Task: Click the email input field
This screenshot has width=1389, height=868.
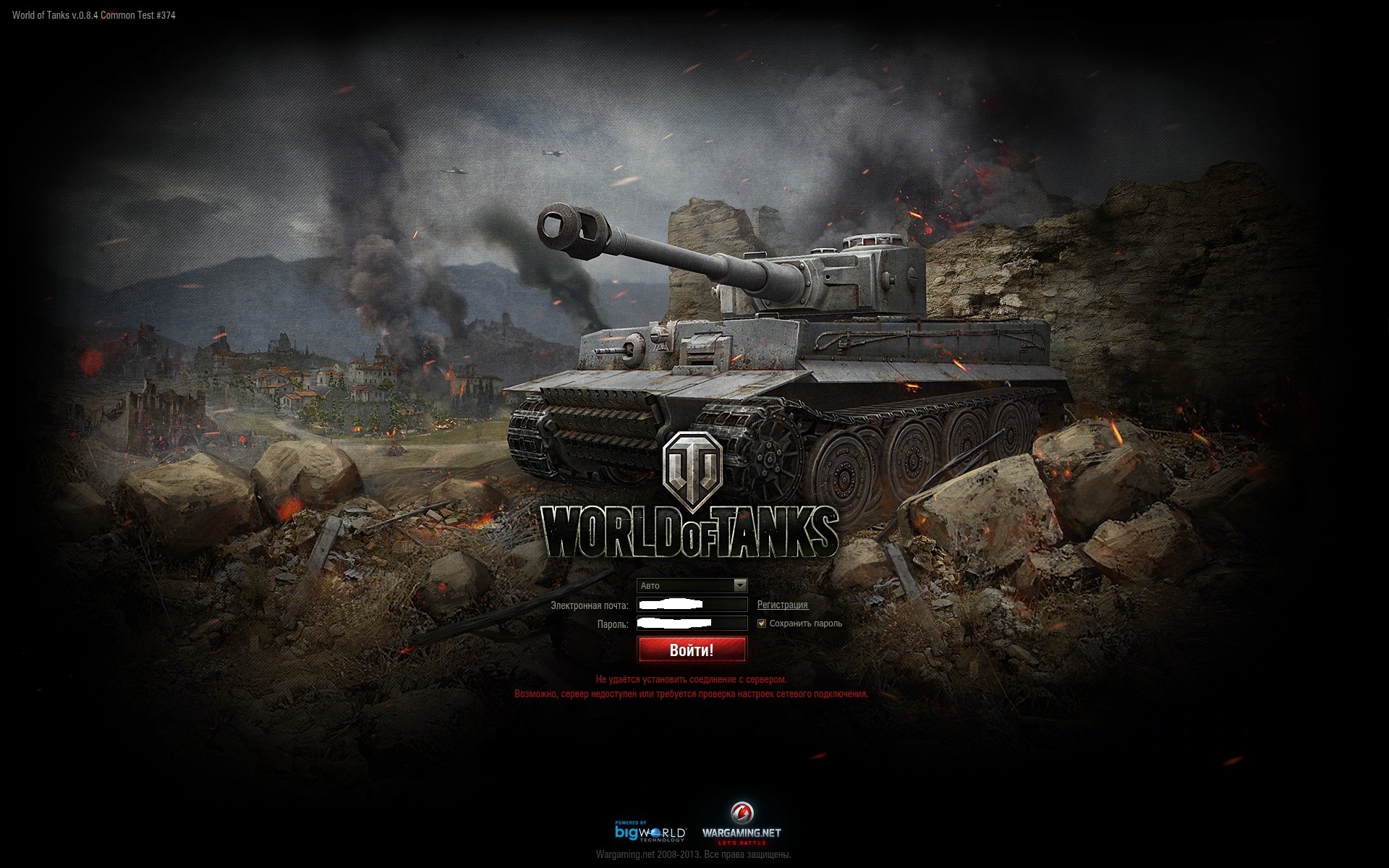Action: tap(692, 605)
